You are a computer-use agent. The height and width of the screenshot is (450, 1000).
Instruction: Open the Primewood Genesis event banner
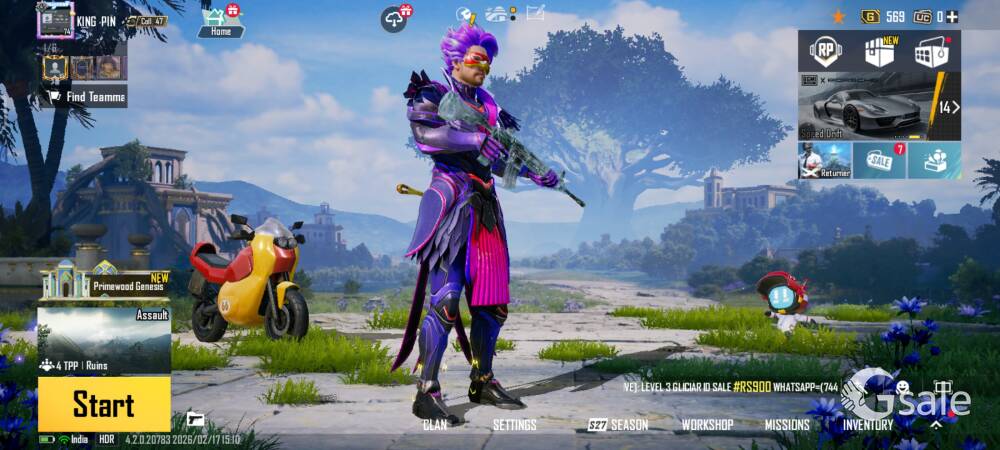click(103, 282)
